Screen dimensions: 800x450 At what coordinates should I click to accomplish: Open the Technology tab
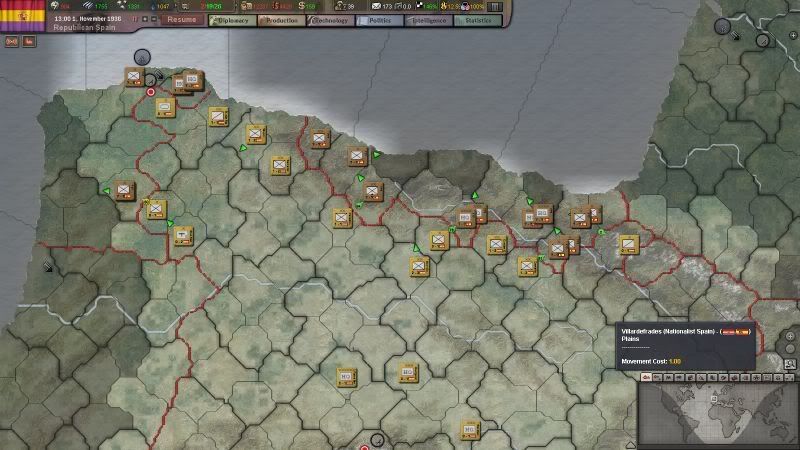point(330,19)
